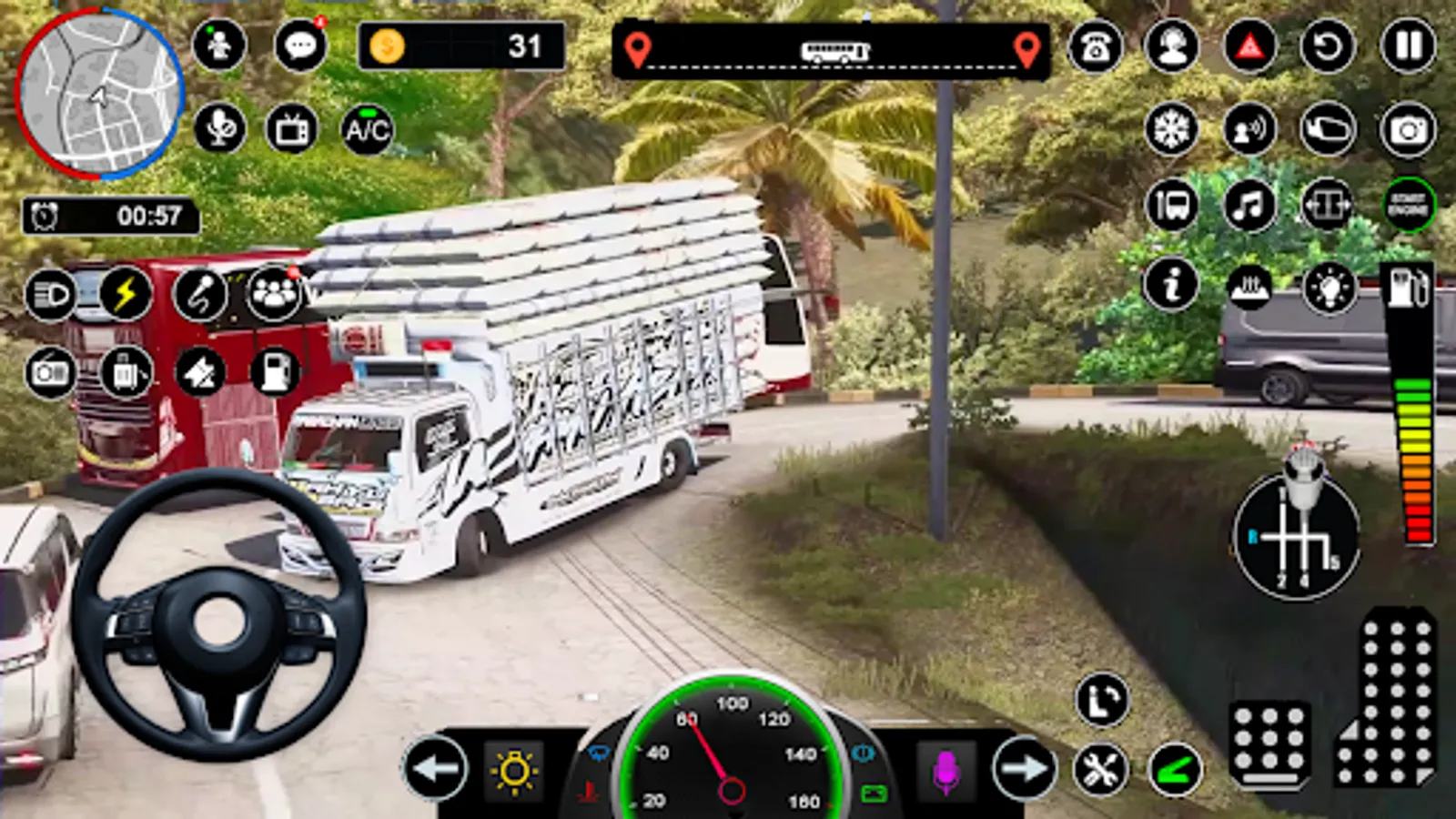Open the telephone icon
This screenshot has height=819, width=1456.
click(1095, 45)
